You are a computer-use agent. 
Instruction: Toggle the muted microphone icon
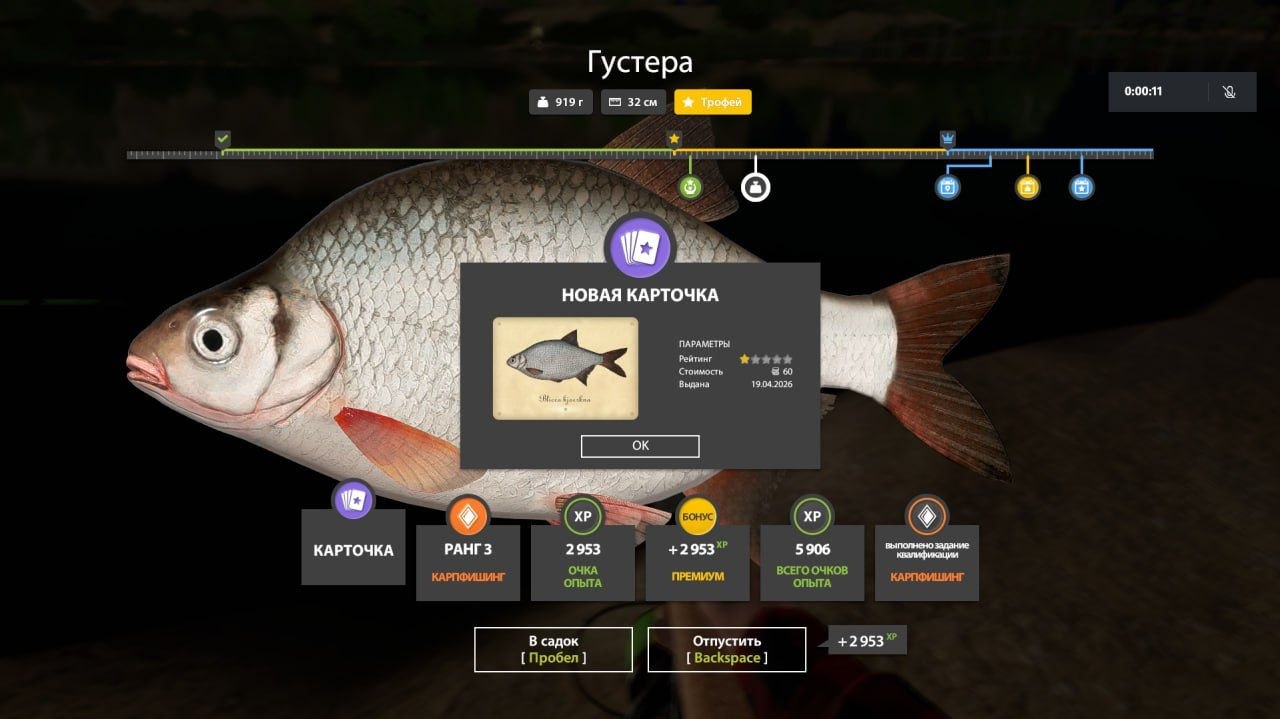(1229, 92)
